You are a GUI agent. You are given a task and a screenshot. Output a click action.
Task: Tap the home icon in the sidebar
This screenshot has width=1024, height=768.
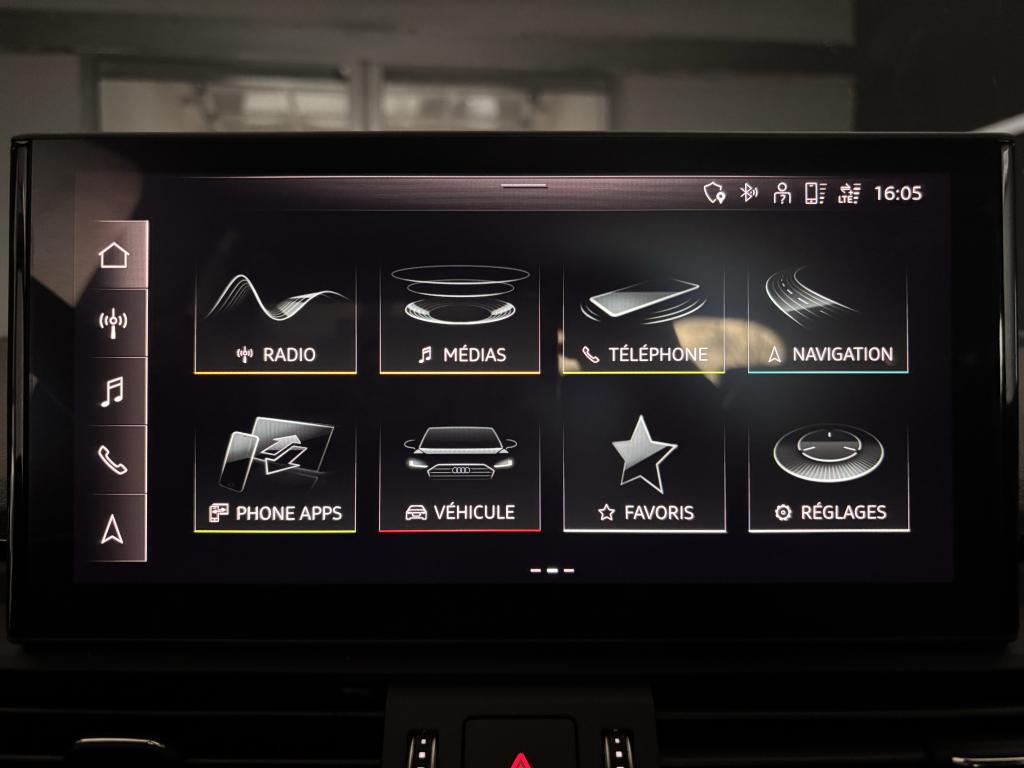tap(114, 255)
